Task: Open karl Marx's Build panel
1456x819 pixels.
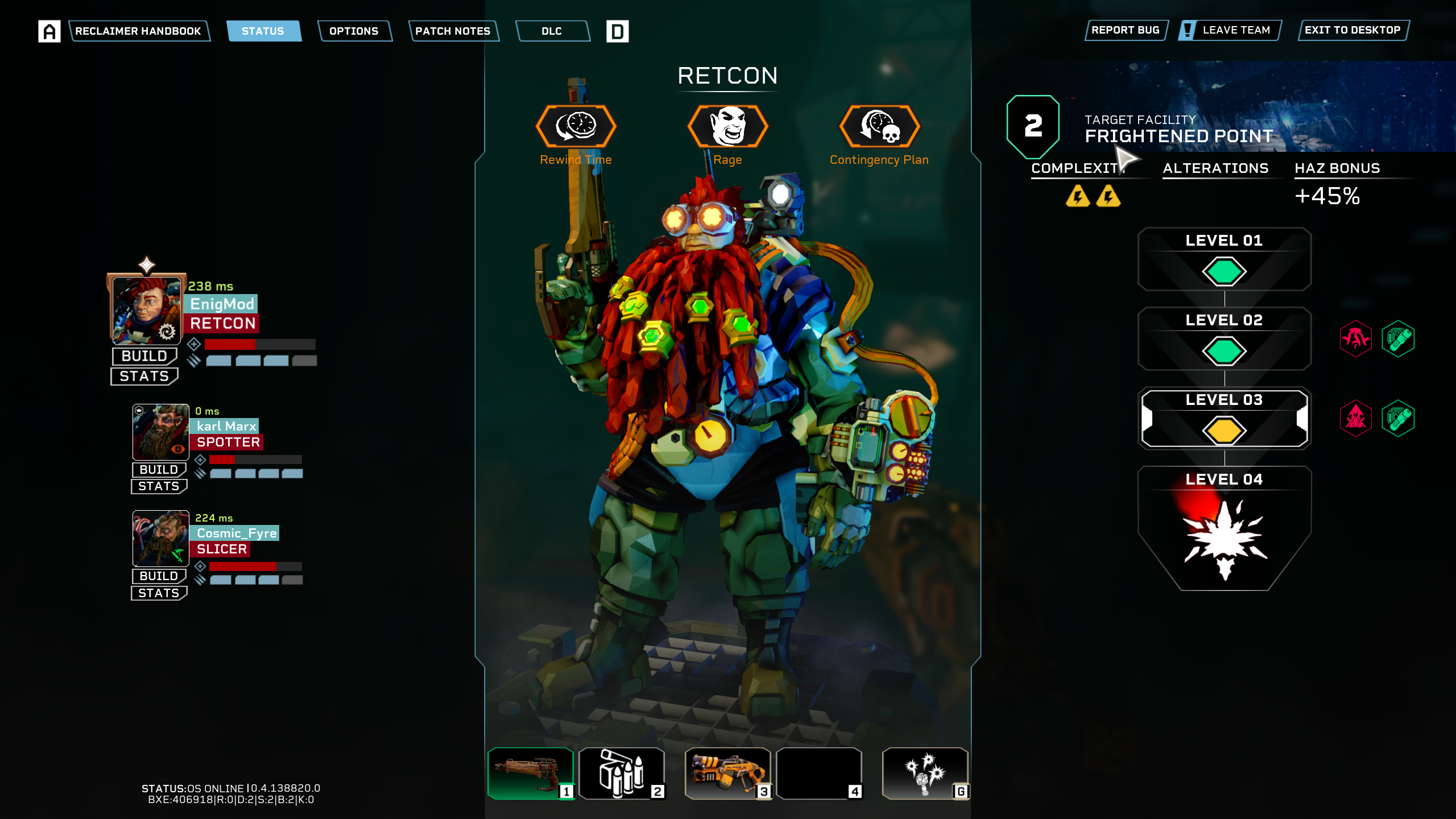Action: click(x=159, y=470)
